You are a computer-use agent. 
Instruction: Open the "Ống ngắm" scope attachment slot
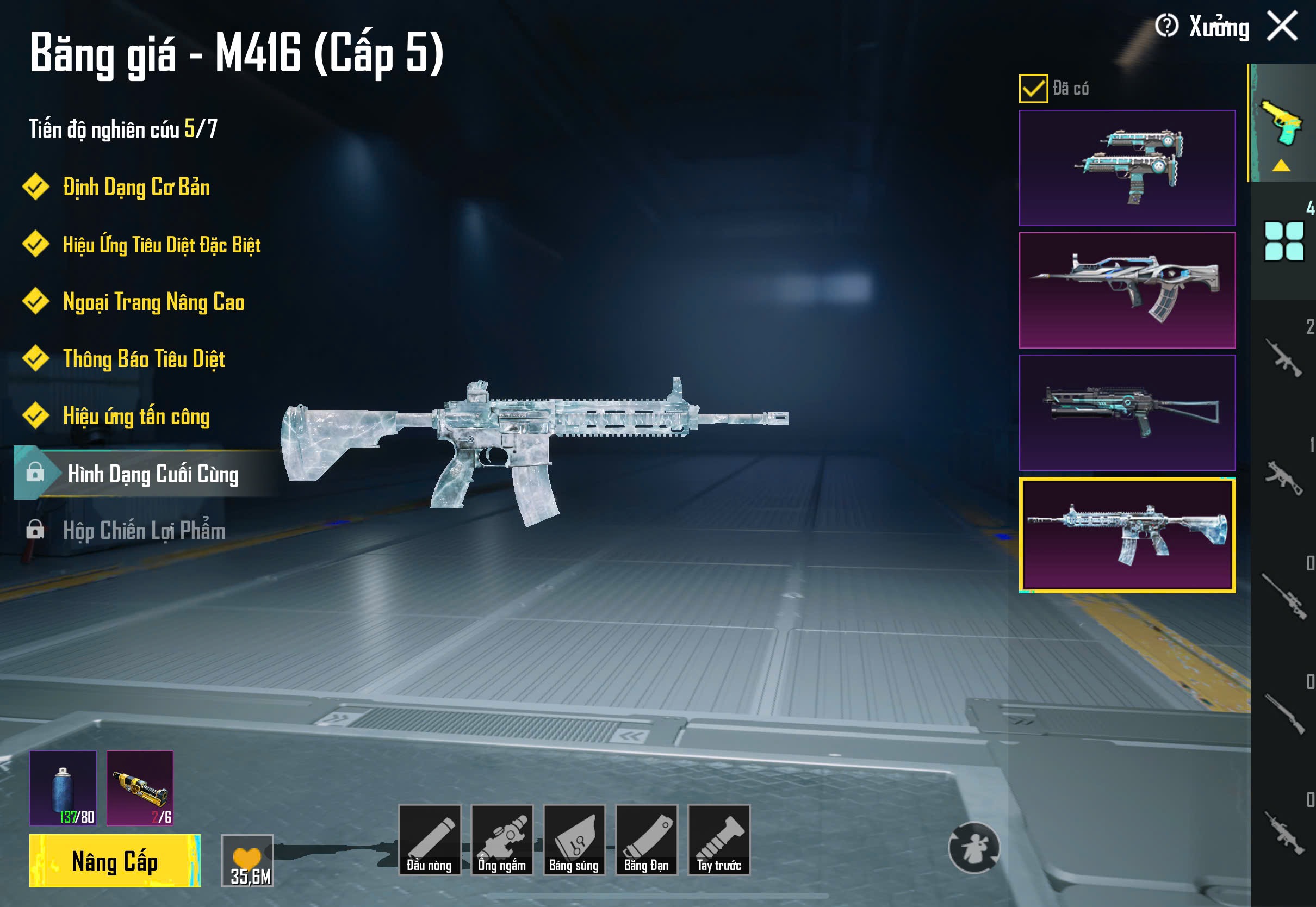[502, 840]
